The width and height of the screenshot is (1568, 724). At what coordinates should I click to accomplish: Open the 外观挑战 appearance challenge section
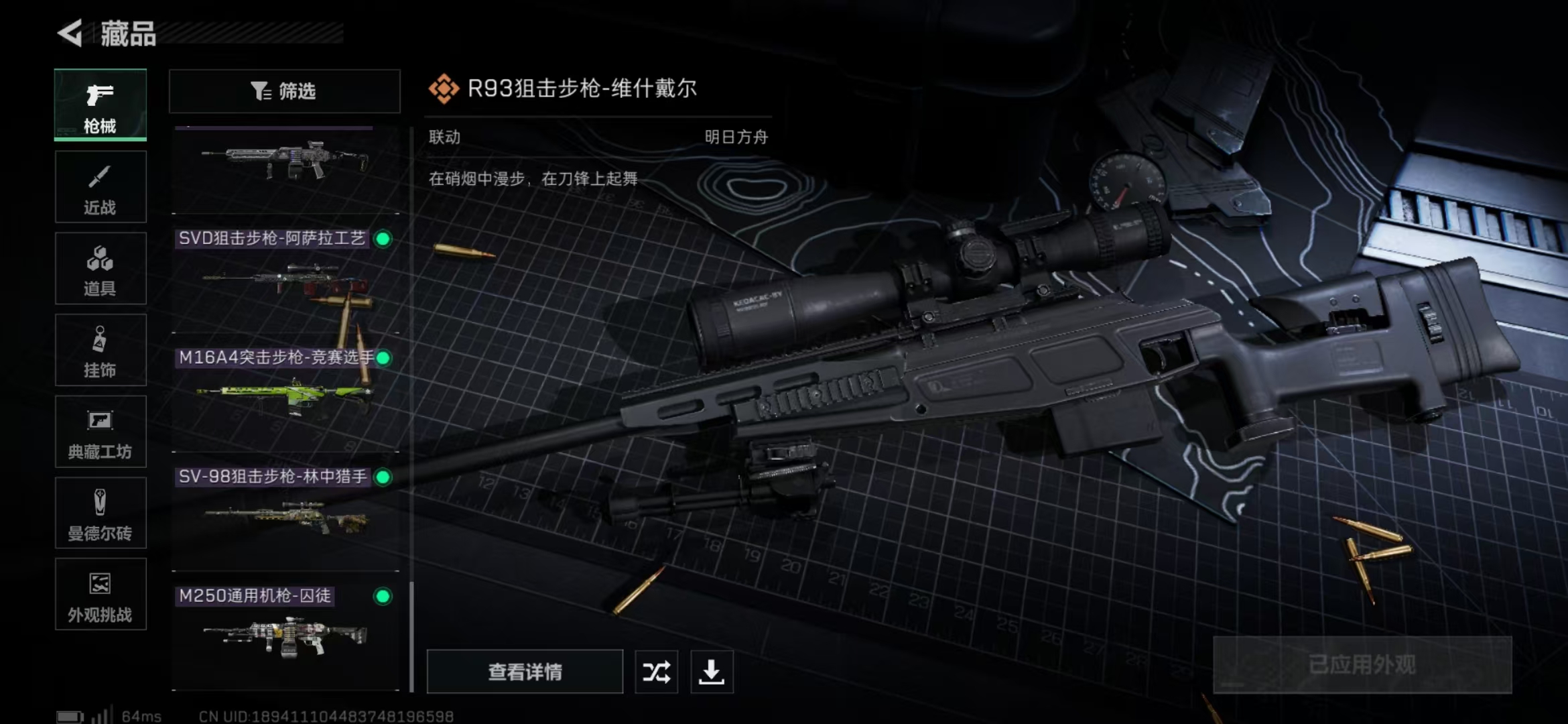pos(100,595)
